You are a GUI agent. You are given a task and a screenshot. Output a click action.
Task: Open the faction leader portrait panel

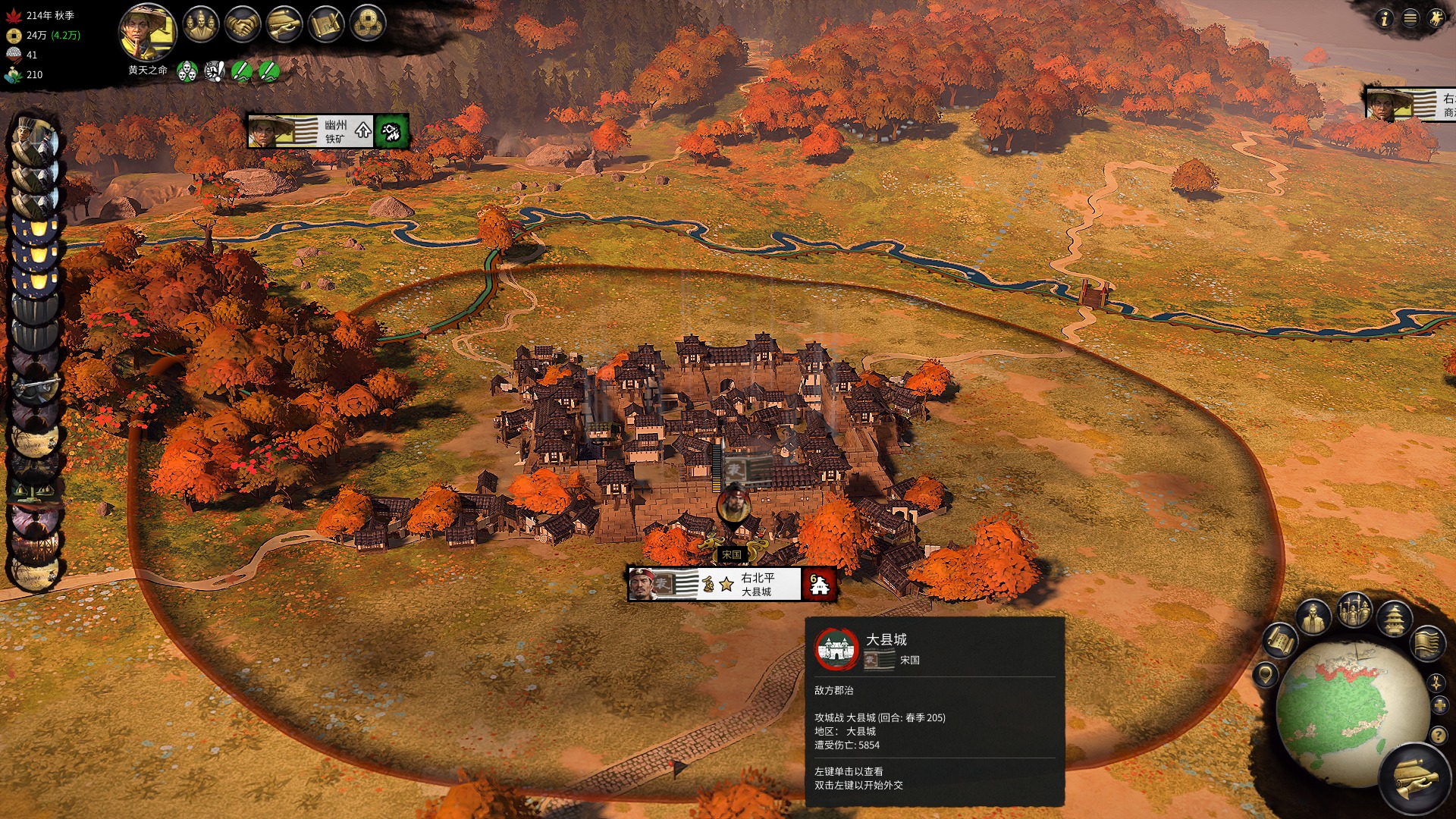coord(147,32)
